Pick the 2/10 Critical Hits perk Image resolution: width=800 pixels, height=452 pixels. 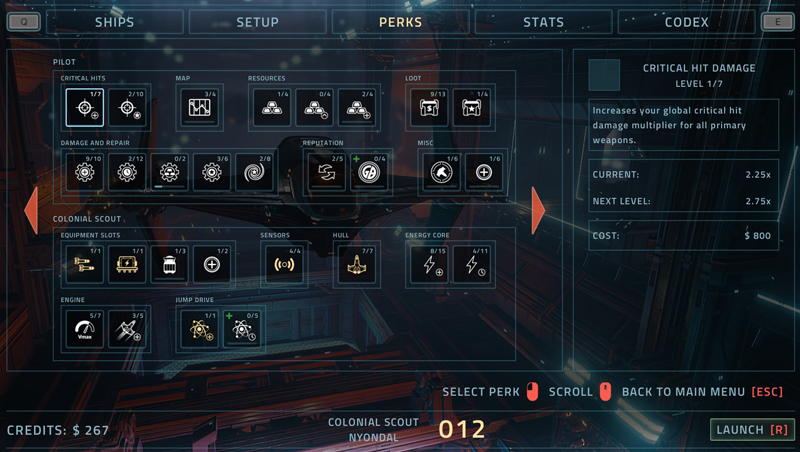point(128,108)
